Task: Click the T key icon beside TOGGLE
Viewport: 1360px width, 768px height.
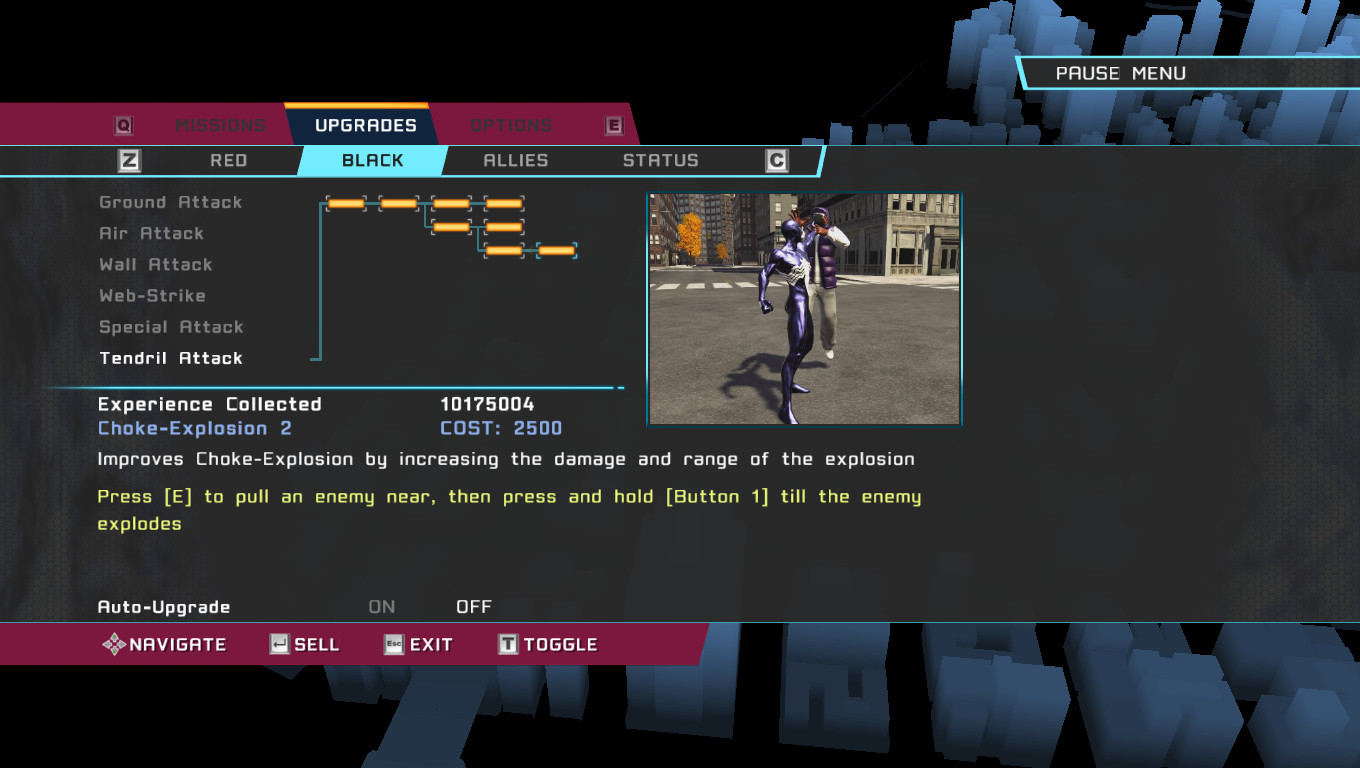Action: pos(508,644)
